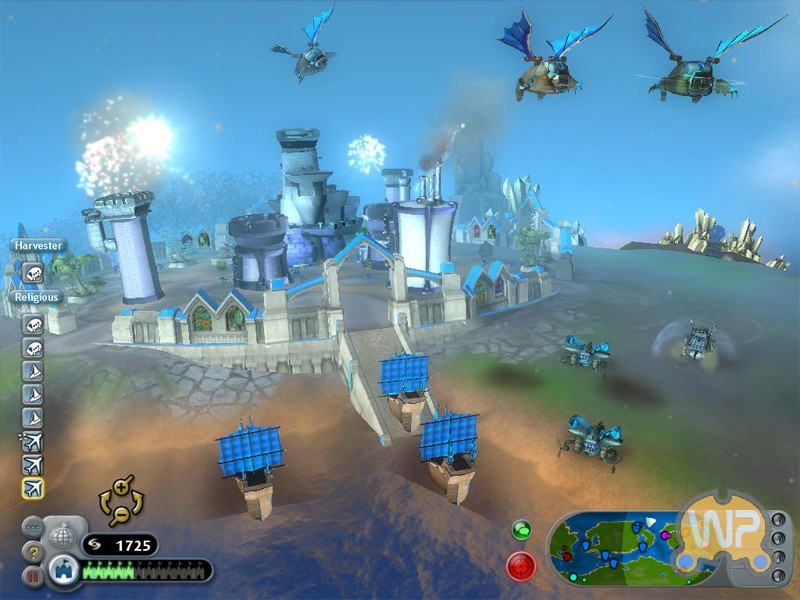The width and height of the screenshot is (800, 600).
Task: Select the blue castle city icon
Action: pyautogui.click(x=62, y=570)
